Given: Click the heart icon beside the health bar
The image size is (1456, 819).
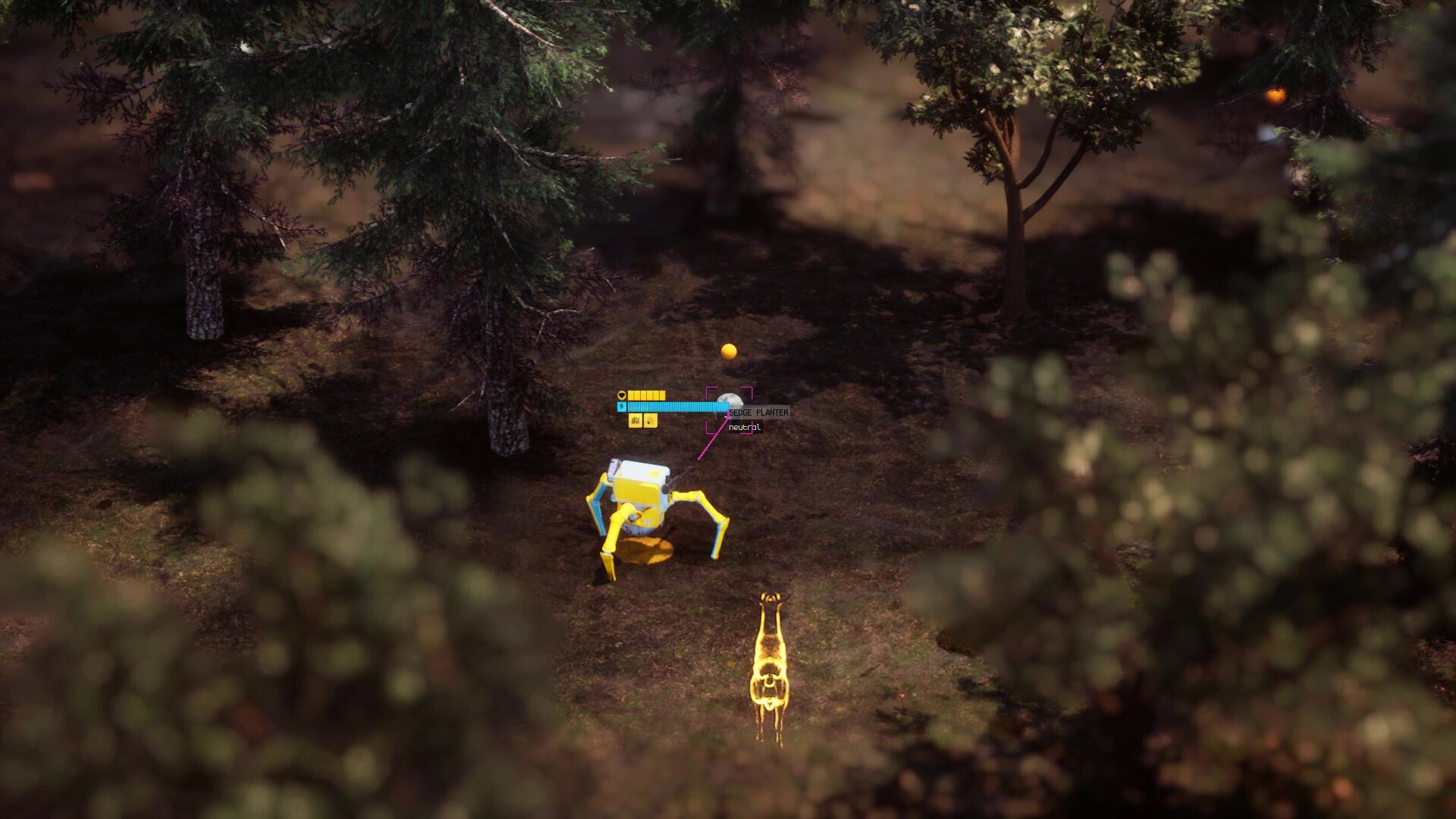Looking at the screenshot, I should [622, 394].
